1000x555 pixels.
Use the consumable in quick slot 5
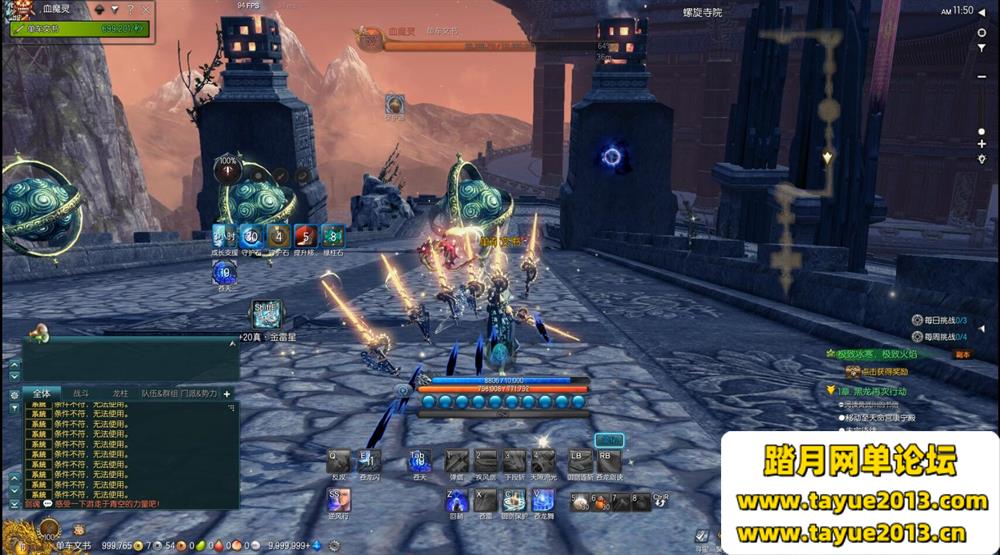(x=581, y=502)
